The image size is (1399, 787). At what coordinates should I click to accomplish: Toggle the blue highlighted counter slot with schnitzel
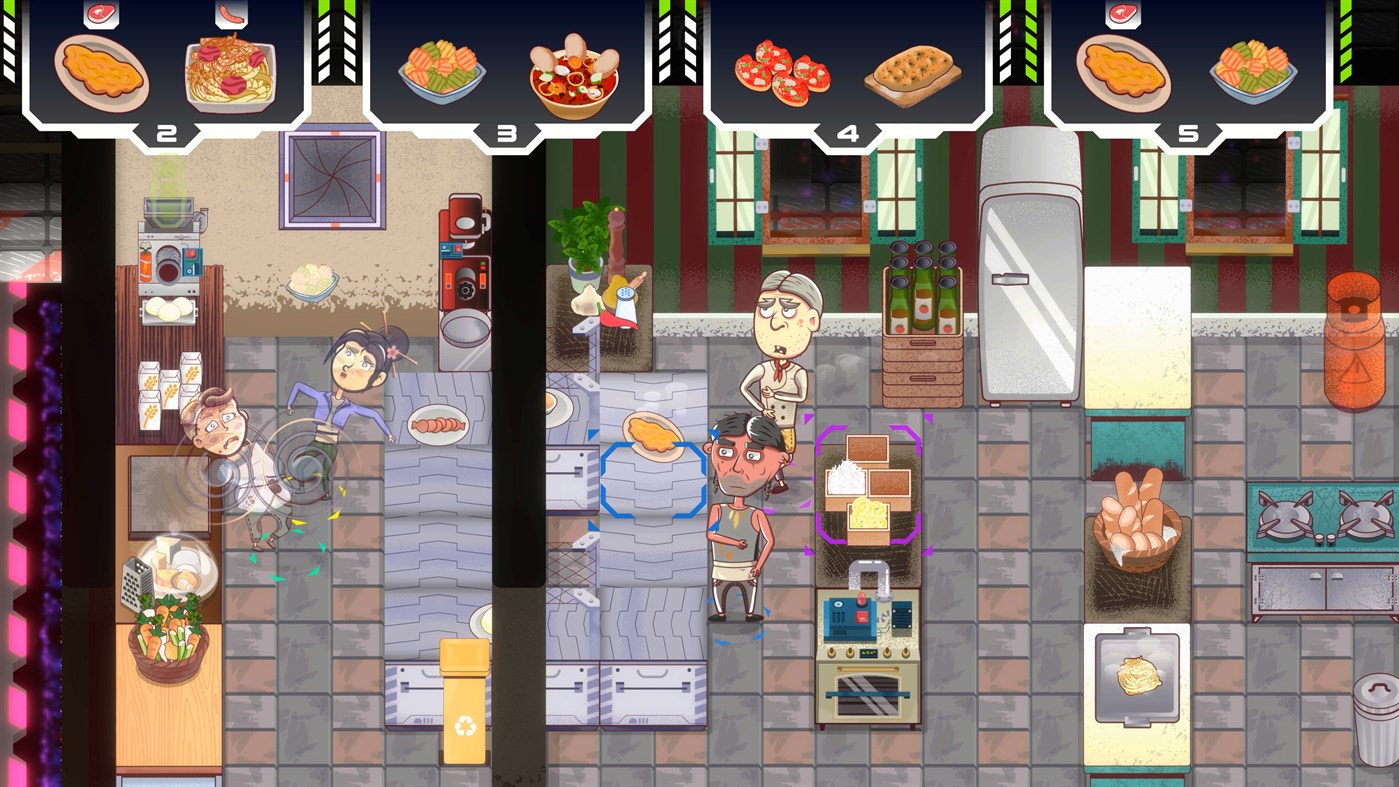651,480
